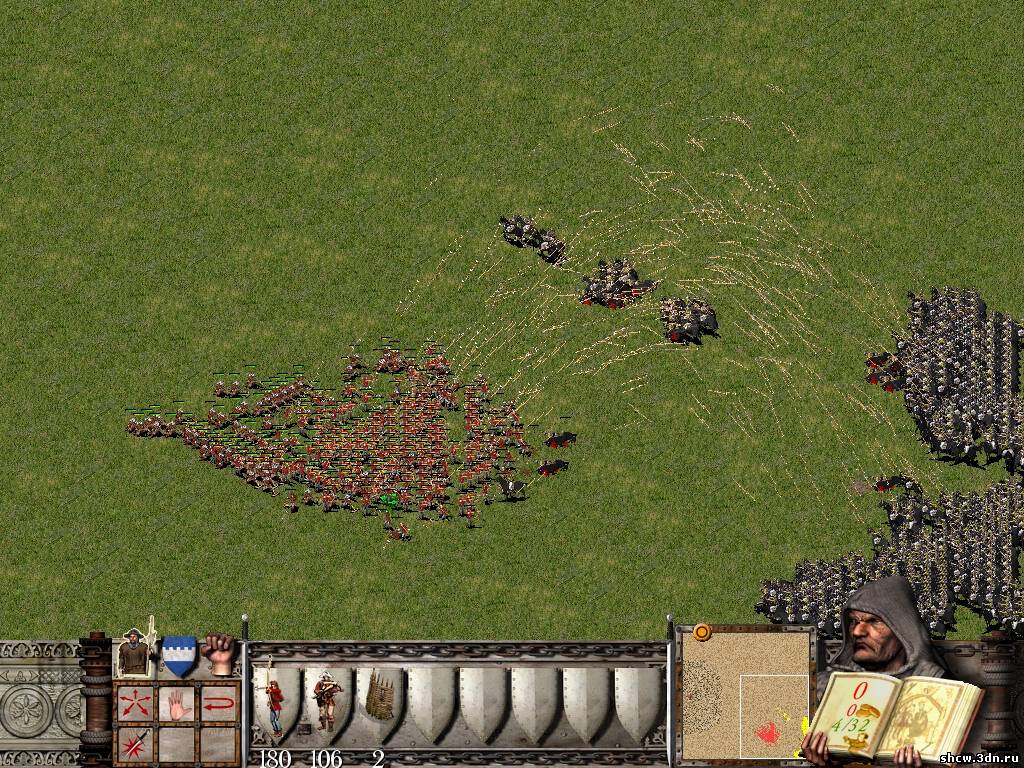Click the blue and white heraldic shield
This screenshot has width=1024, height=768.
[179, 655]
